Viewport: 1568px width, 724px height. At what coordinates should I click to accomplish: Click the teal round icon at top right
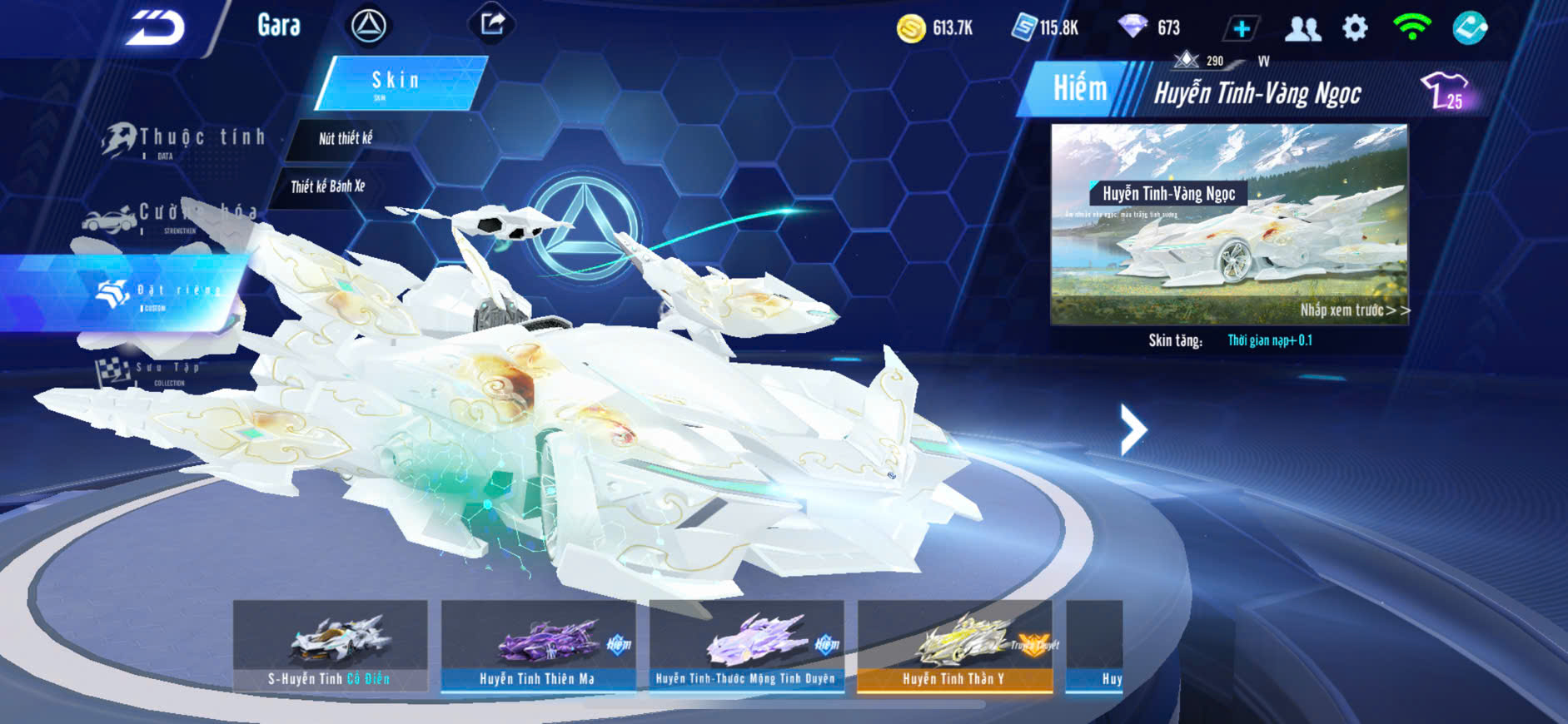click(x=1470, y=28)
